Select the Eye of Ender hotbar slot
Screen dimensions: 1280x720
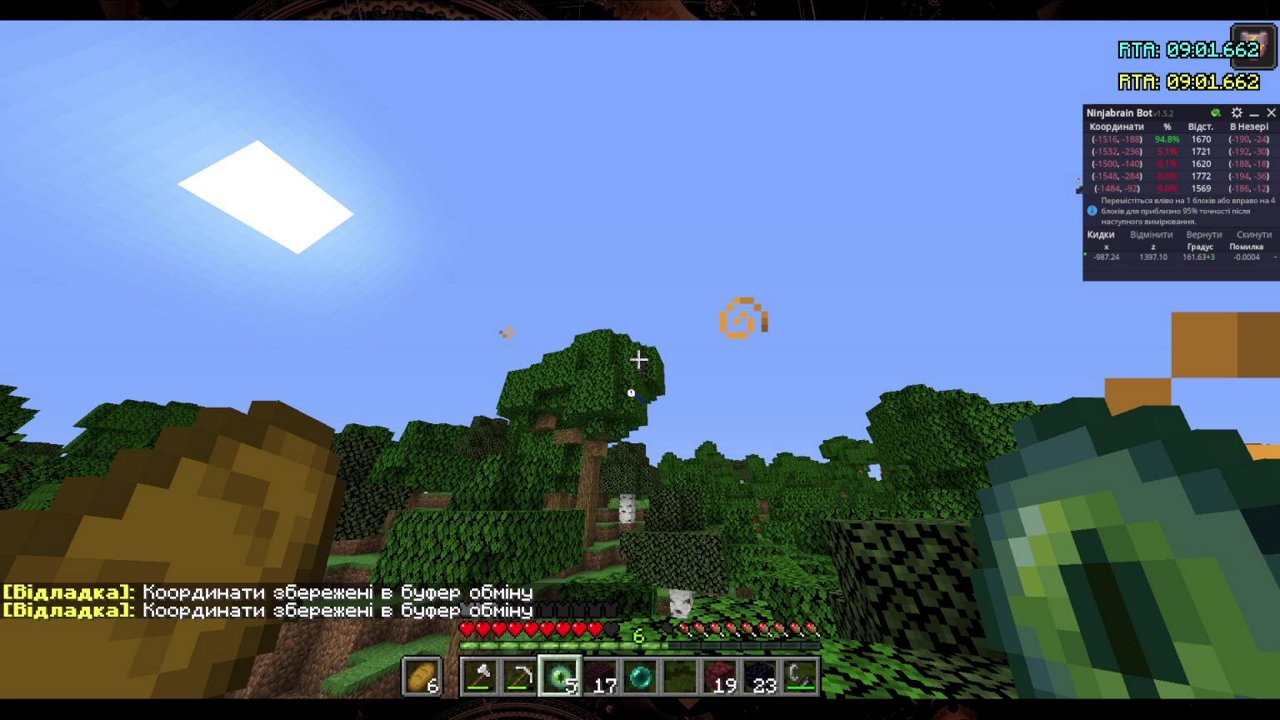coord(560,674)
